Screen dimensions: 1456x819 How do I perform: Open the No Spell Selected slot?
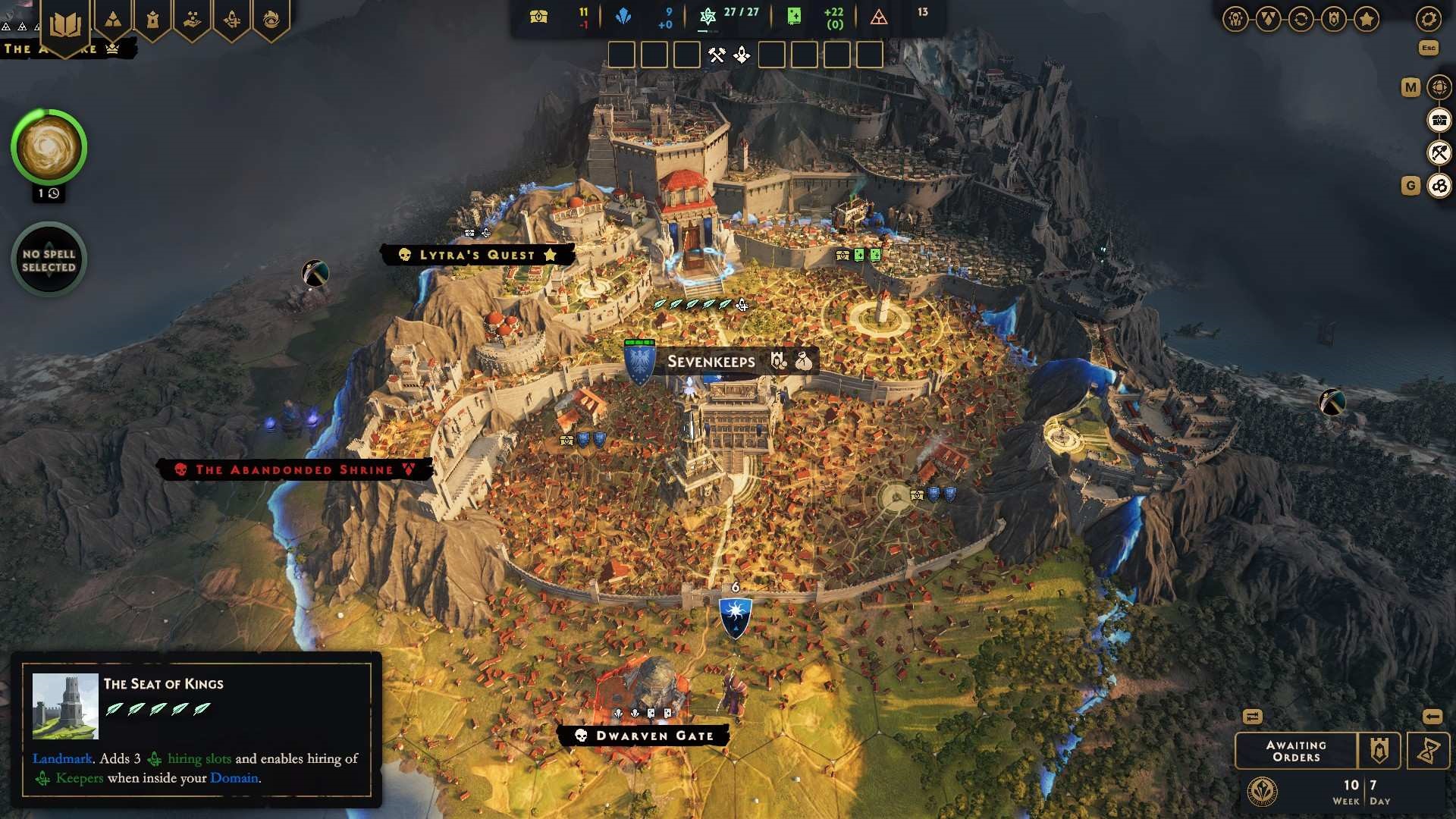pos(49,260)
